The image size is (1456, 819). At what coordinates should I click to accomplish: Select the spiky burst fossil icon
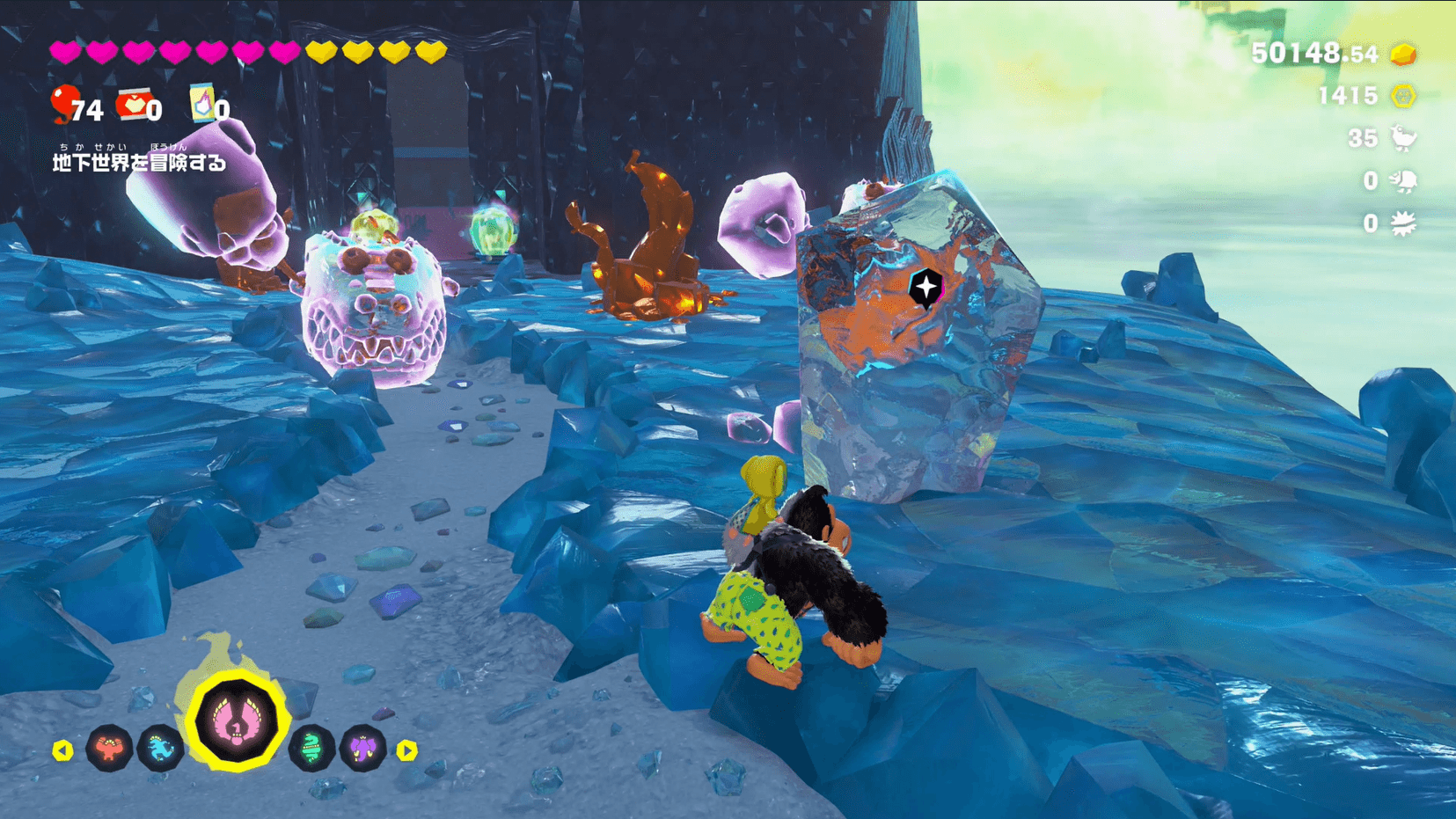click(x=1403, y=223)
